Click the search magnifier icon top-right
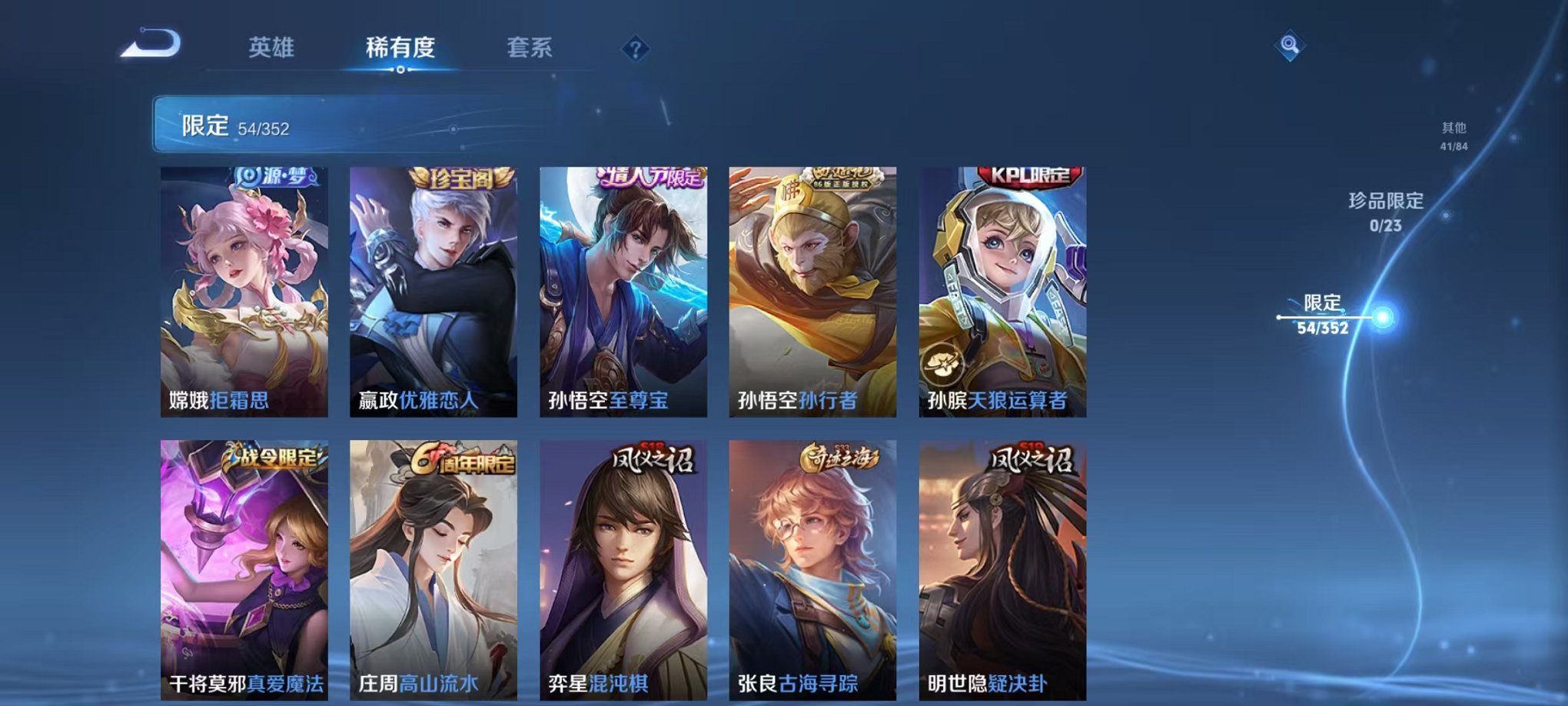This screenshot has width=1568, height=706. [x=1291, y=45]
